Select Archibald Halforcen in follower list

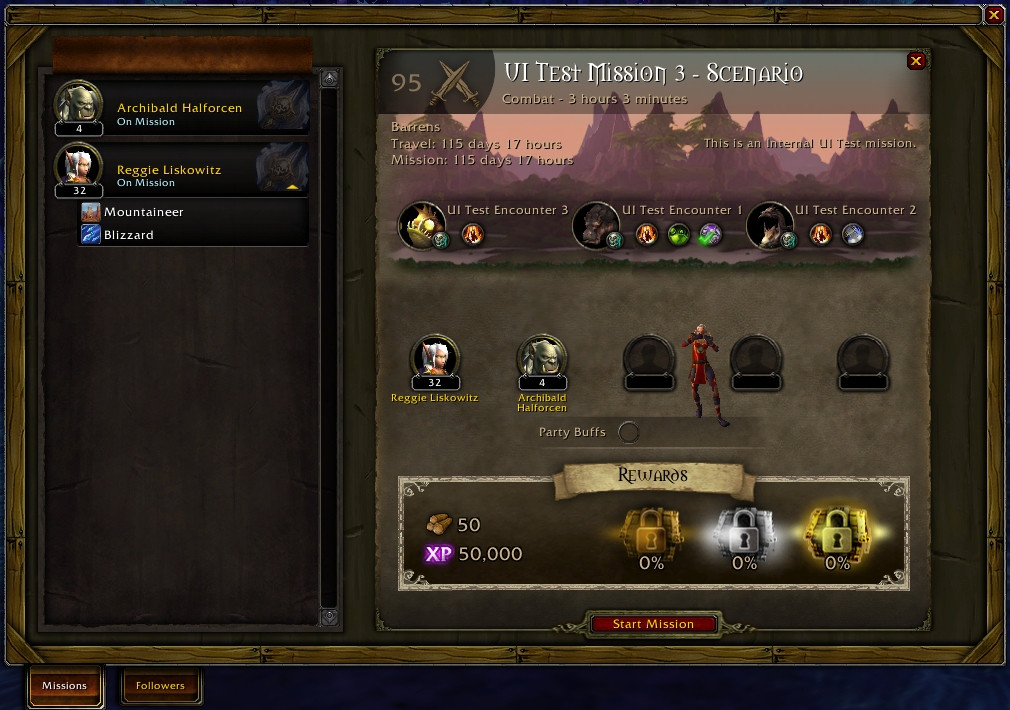(x=180, y=108)
